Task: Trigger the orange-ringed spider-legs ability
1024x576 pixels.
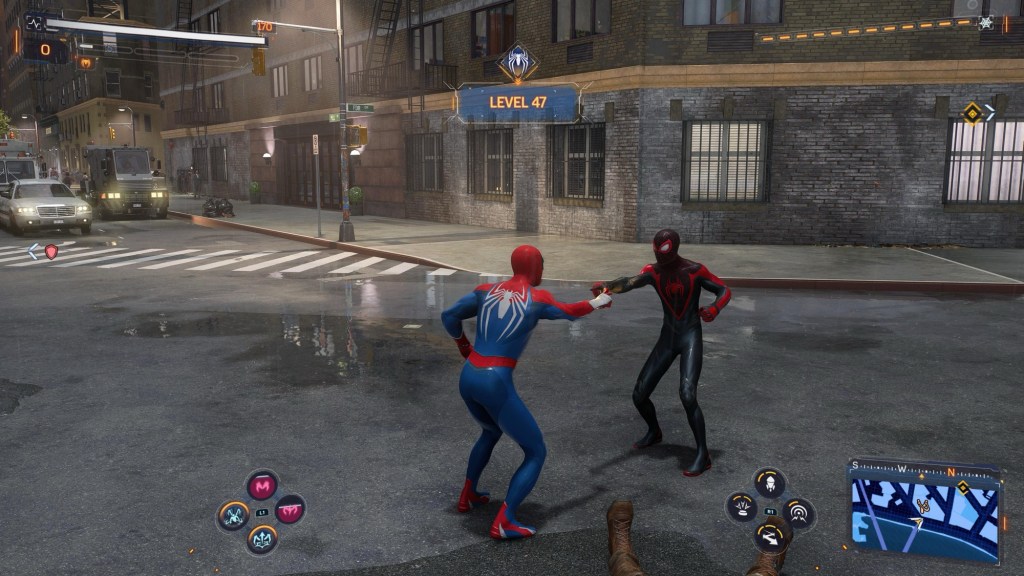Action: 233,515
